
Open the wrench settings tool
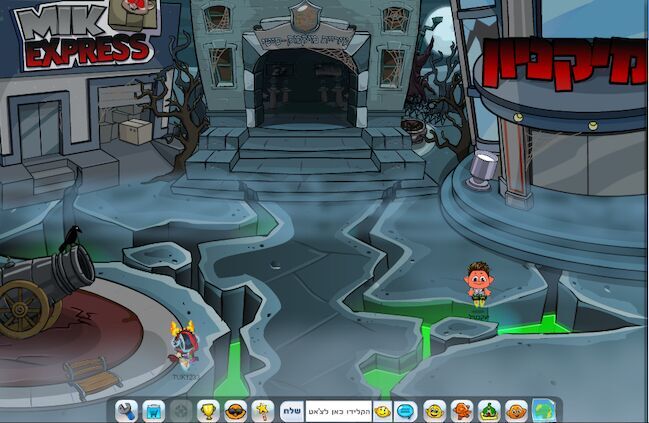126,410
